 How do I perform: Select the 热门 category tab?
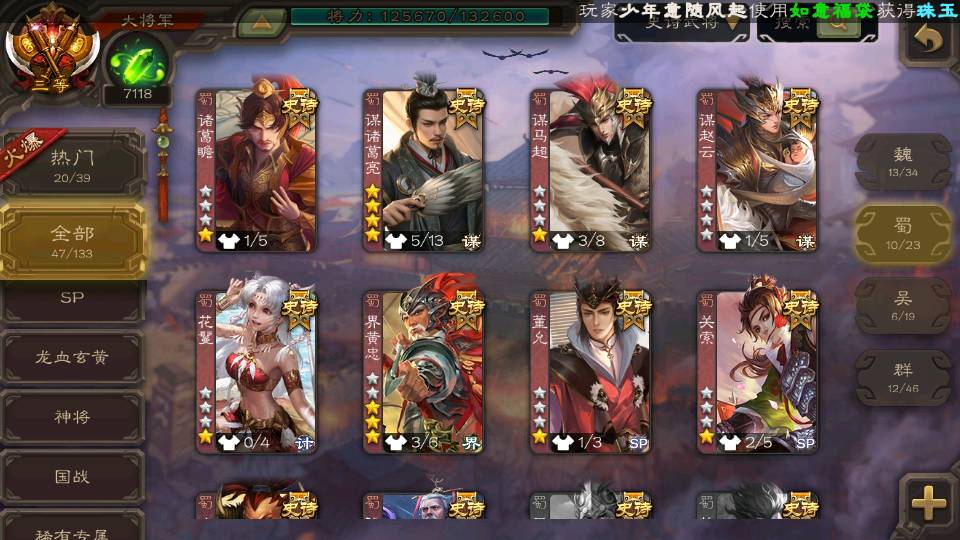(72, 165)
